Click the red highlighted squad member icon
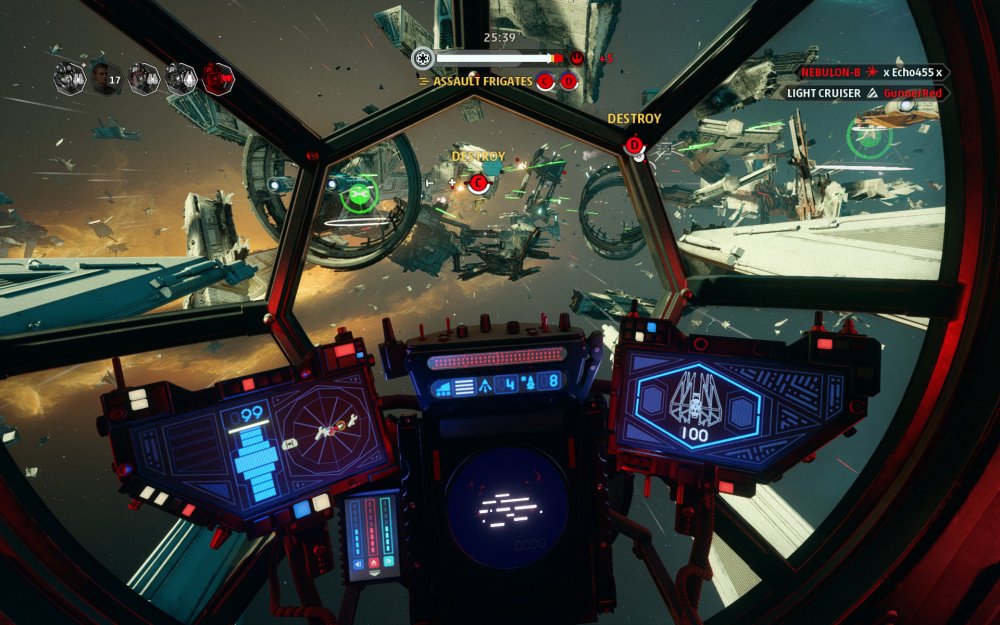This screenshot has height=625, width=1000. pyautogui.click(x=218, y=78)
